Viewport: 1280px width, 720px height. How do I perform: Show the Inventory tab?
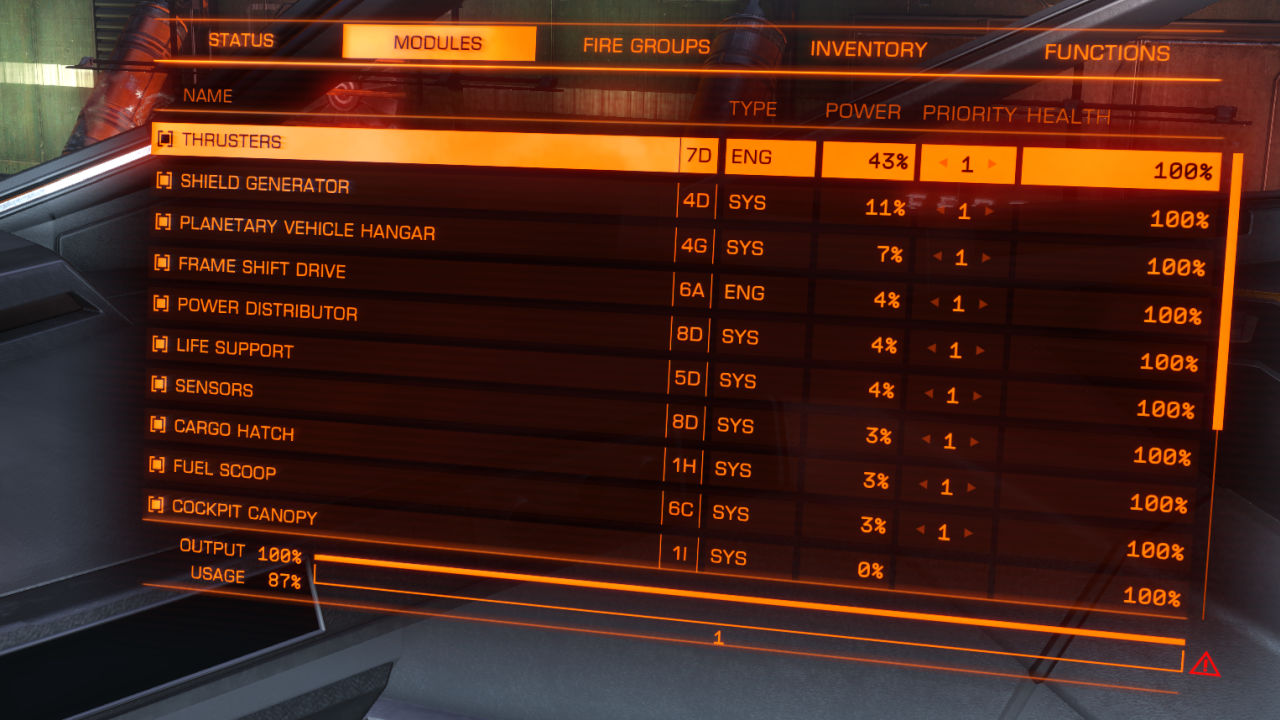pyautogui.click(x=868, y=49)
